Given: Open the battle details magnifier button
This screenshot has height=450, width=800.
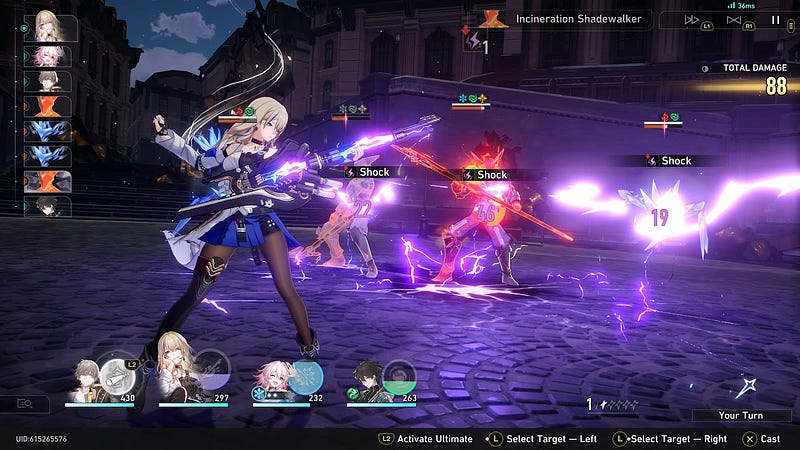Looking at the screenshot, I should click(x=25, y=403).
